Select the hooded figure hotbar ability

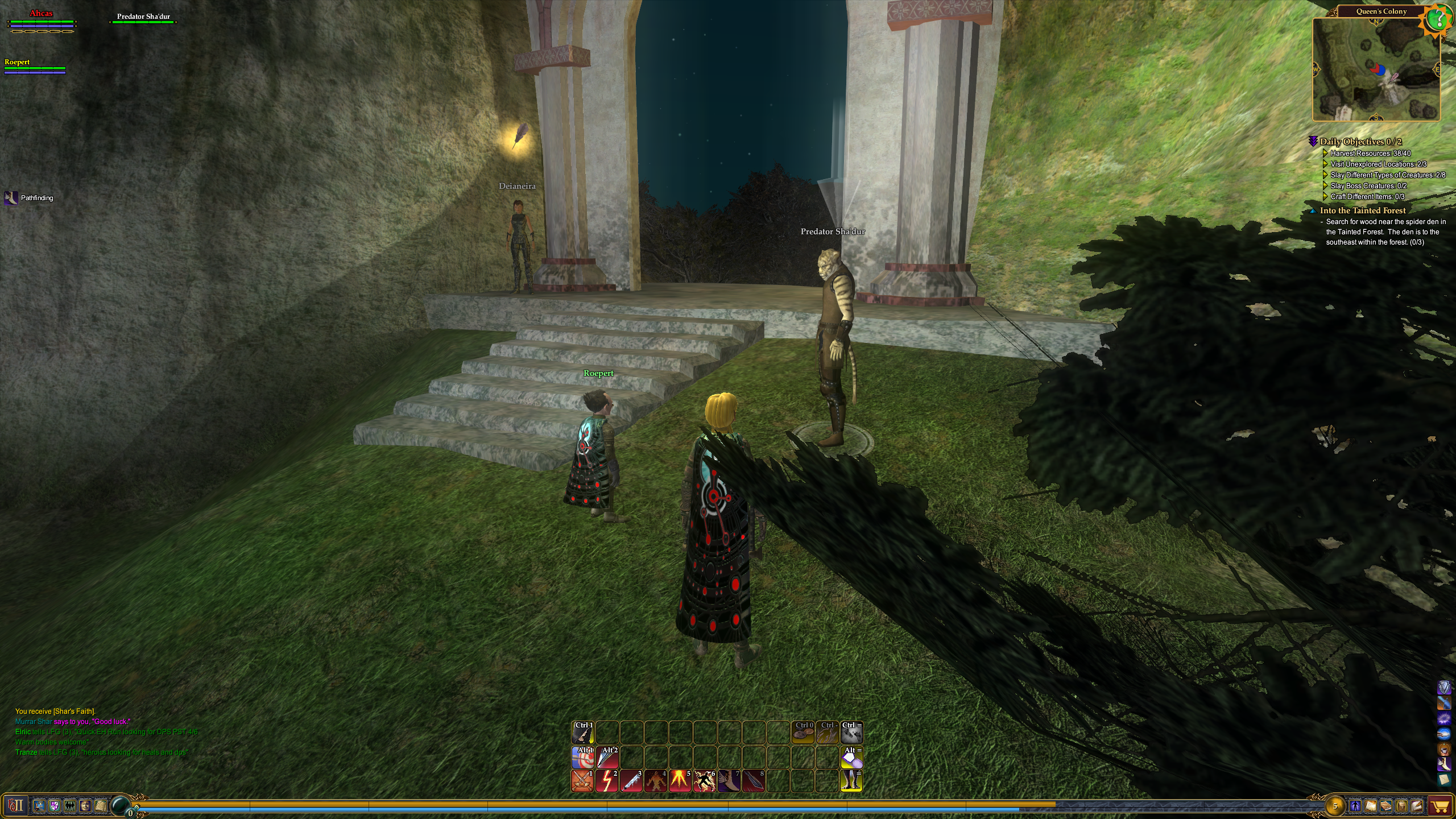tap(656, 781)
